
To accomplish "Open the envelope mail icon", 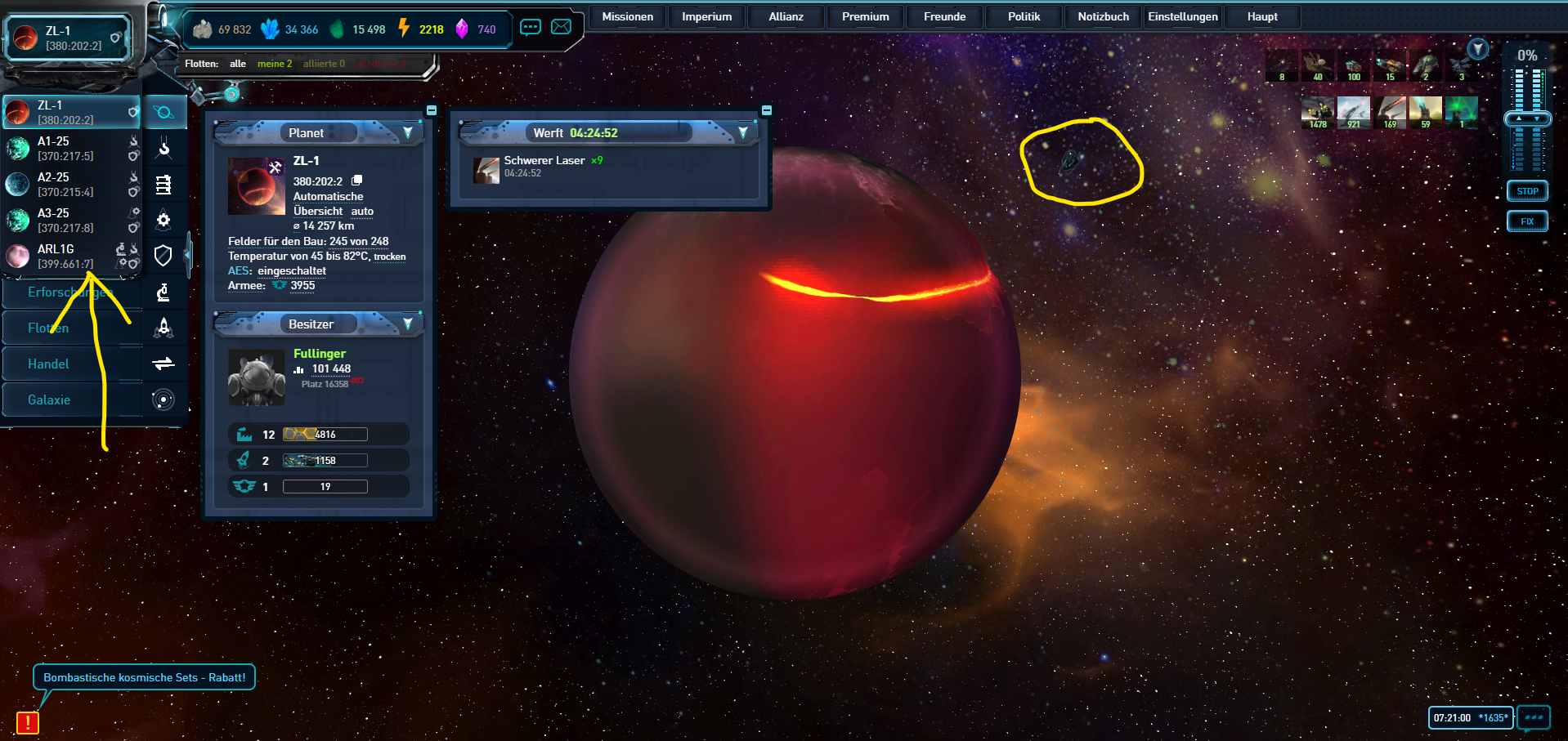I will click(562, 27).
